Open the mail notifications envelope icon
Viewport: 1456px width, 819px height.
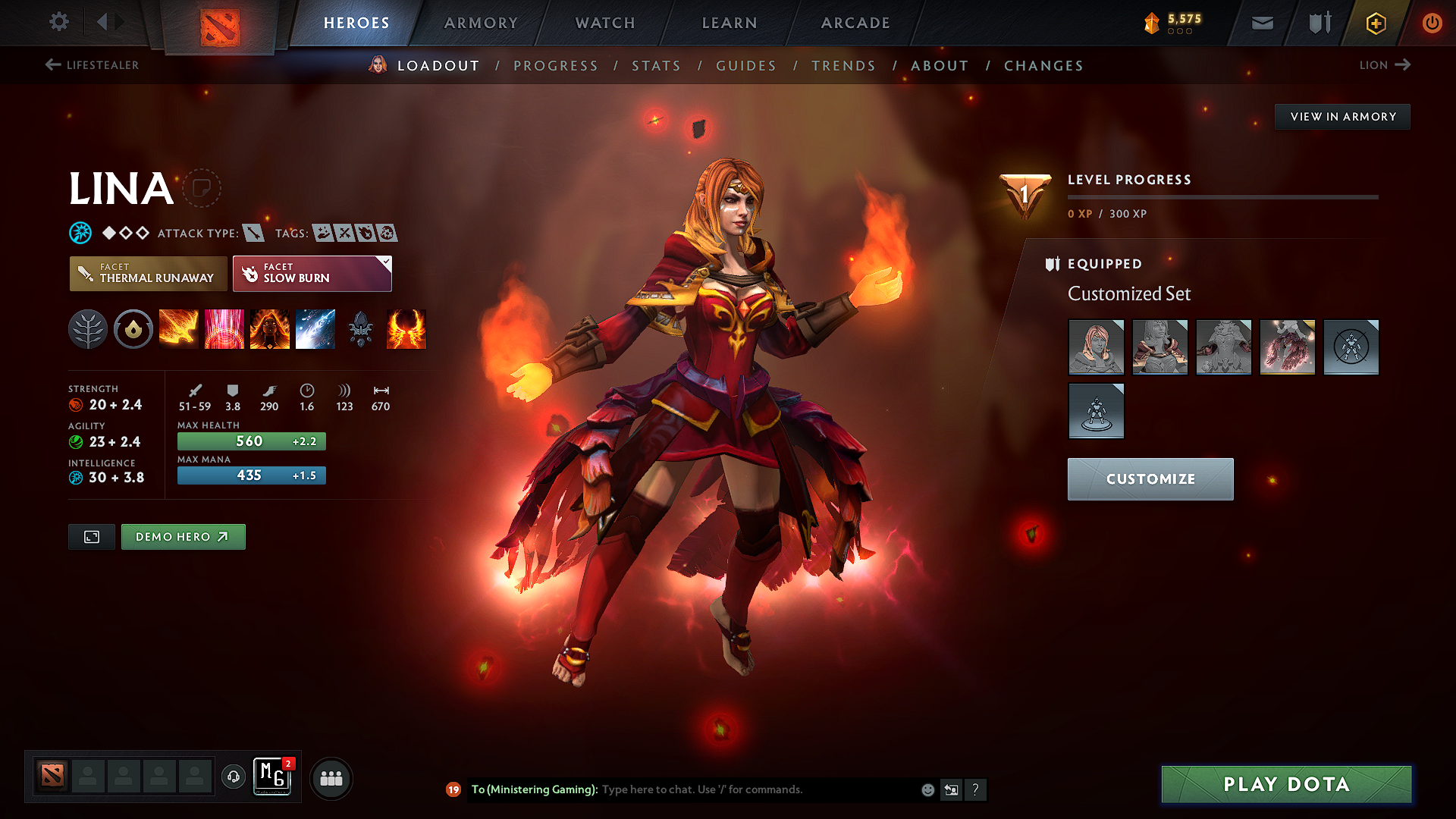[1262, 23]
